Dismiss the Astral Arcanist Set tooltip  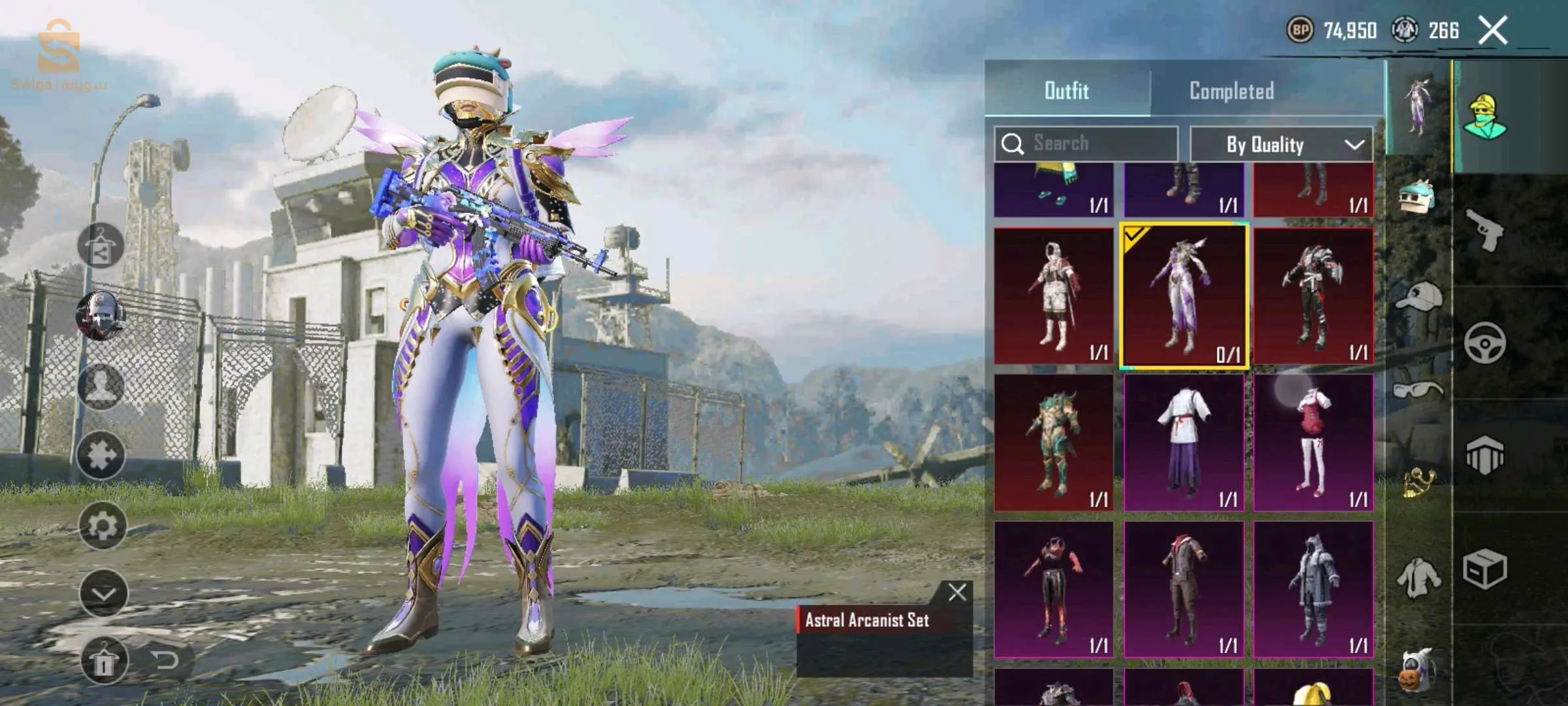pos(957,592)
